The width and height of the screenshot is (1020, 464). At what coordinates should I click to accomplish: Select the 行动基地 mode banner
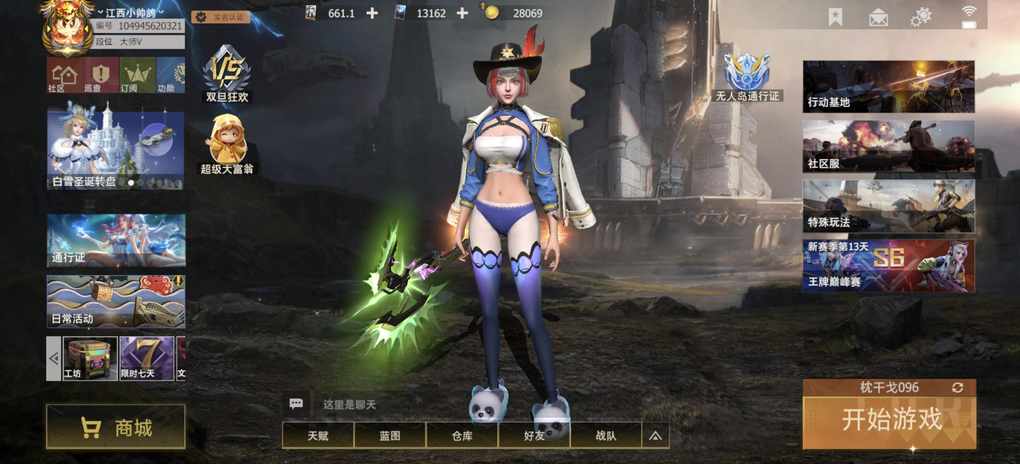click(x=888, y=86)
